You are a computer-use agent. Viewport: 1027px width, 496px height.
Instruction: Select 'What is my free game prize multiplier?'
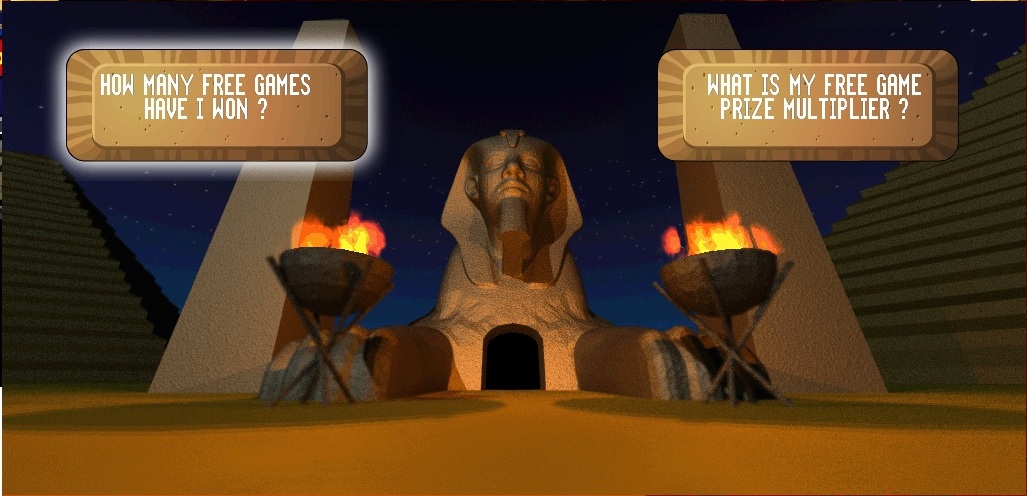click(x=808, y=104)
